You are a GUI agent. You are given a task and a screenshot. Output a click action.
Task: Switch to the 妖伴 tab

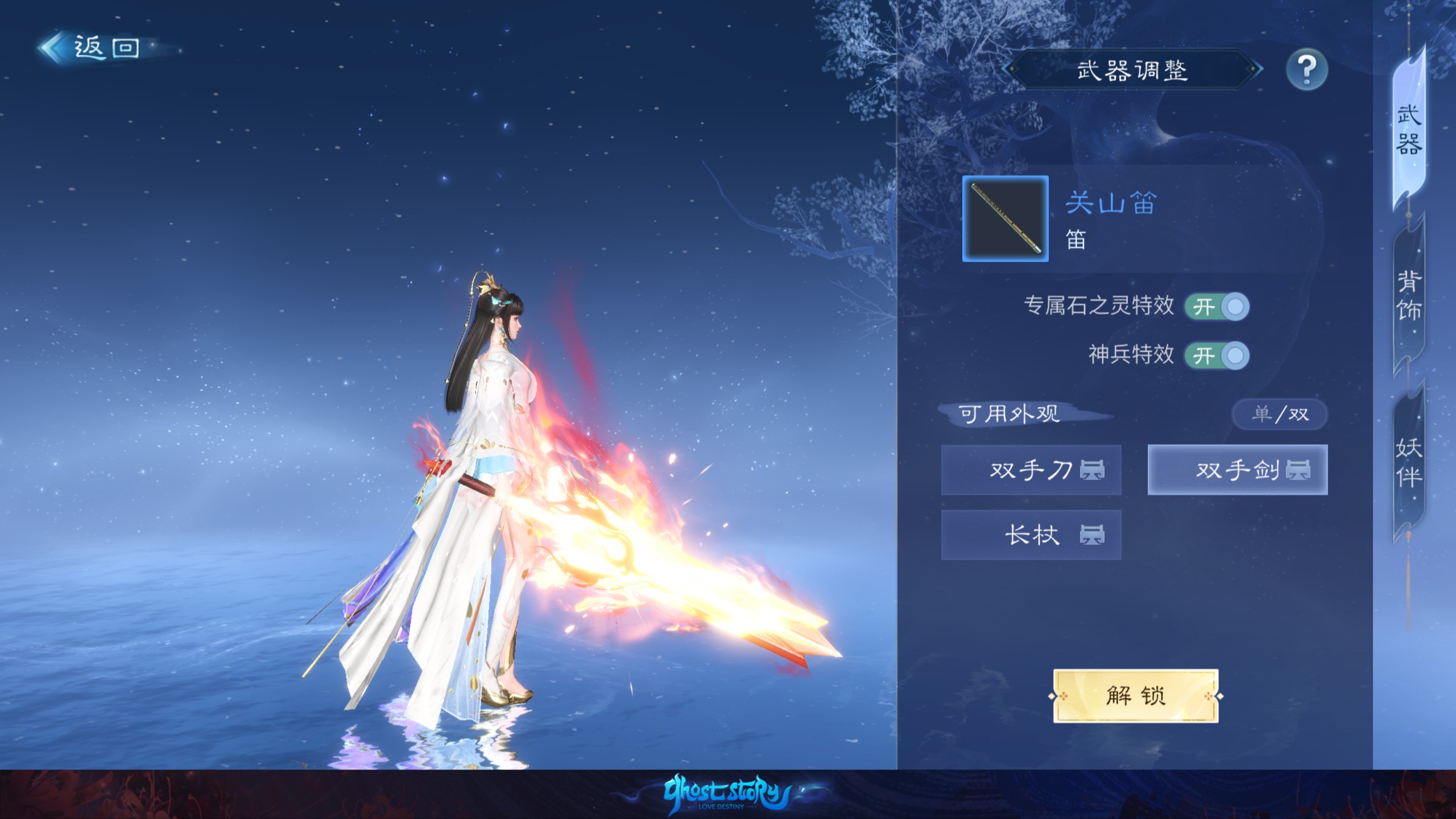[x=1409, y=463]
